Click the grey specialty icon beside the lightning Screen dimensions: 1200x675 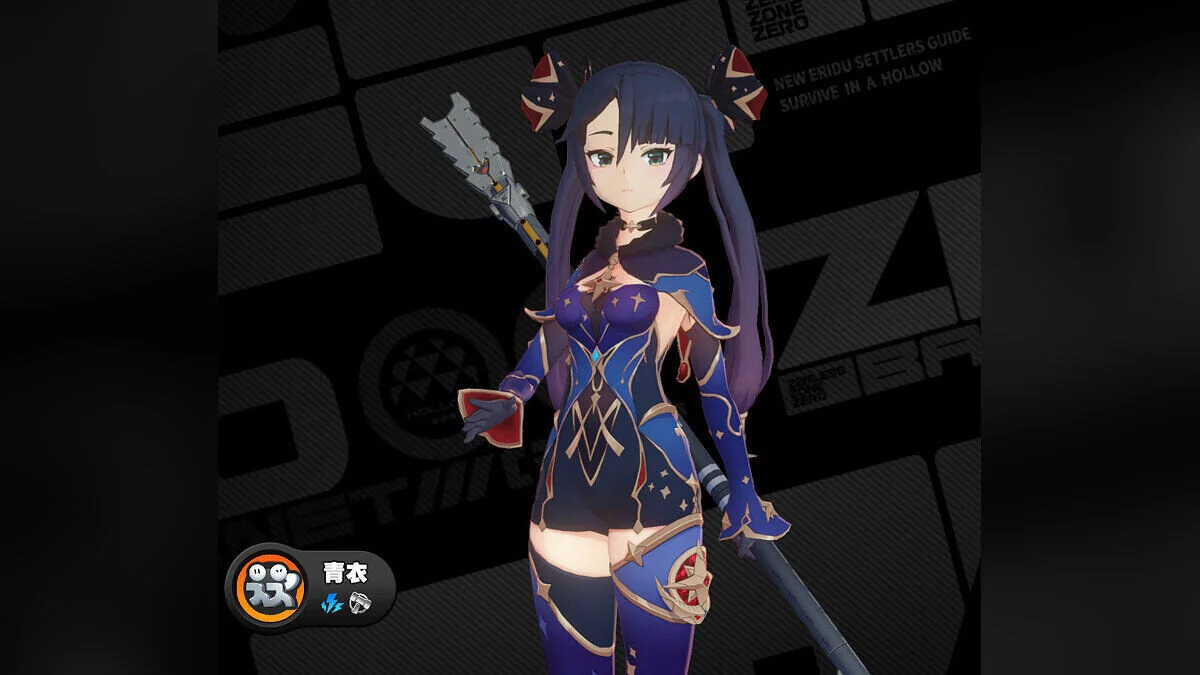pyautogui.click(x=360, y=603)
